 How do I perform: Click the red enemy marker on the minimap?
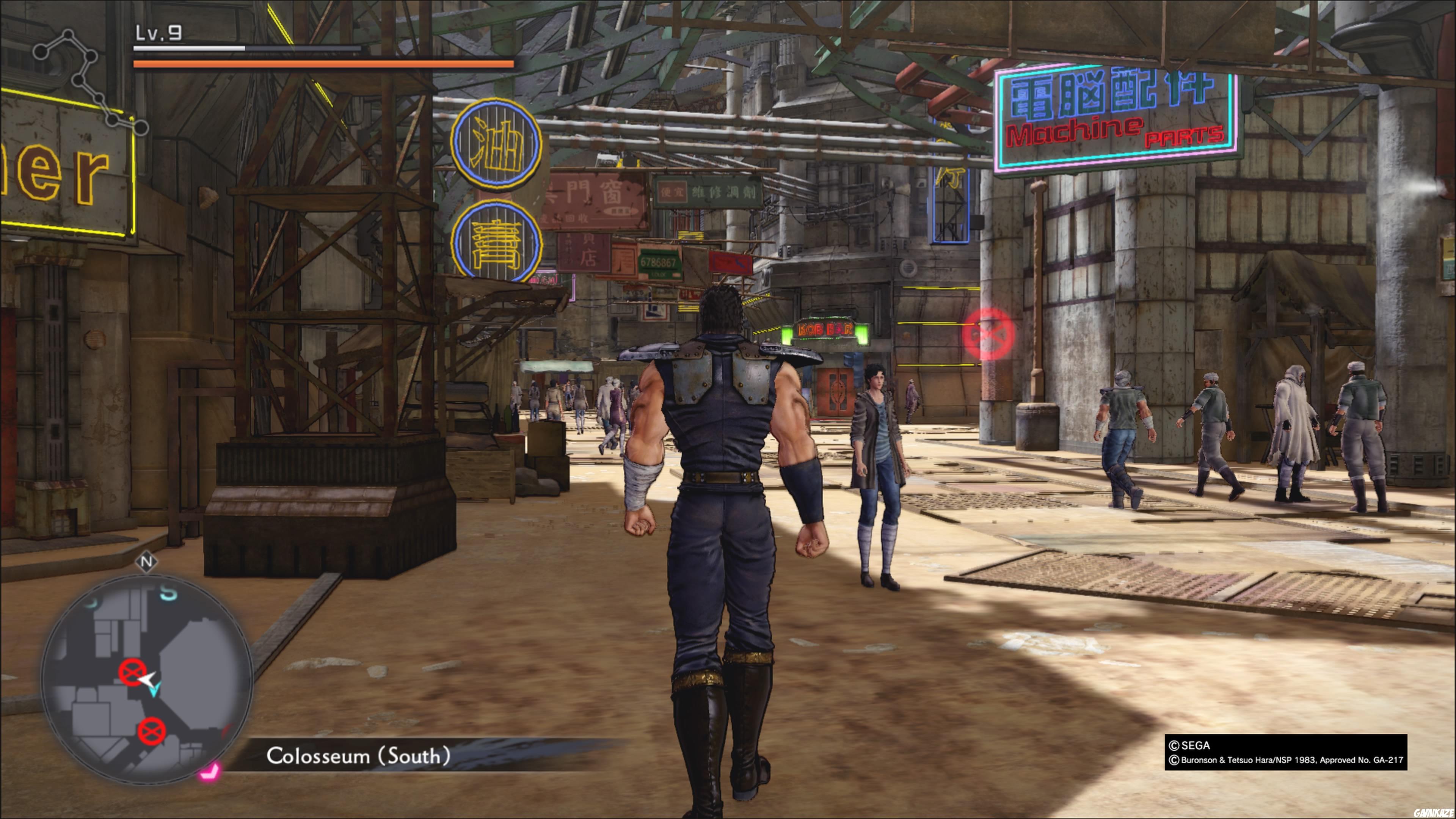tap(133, 672)
